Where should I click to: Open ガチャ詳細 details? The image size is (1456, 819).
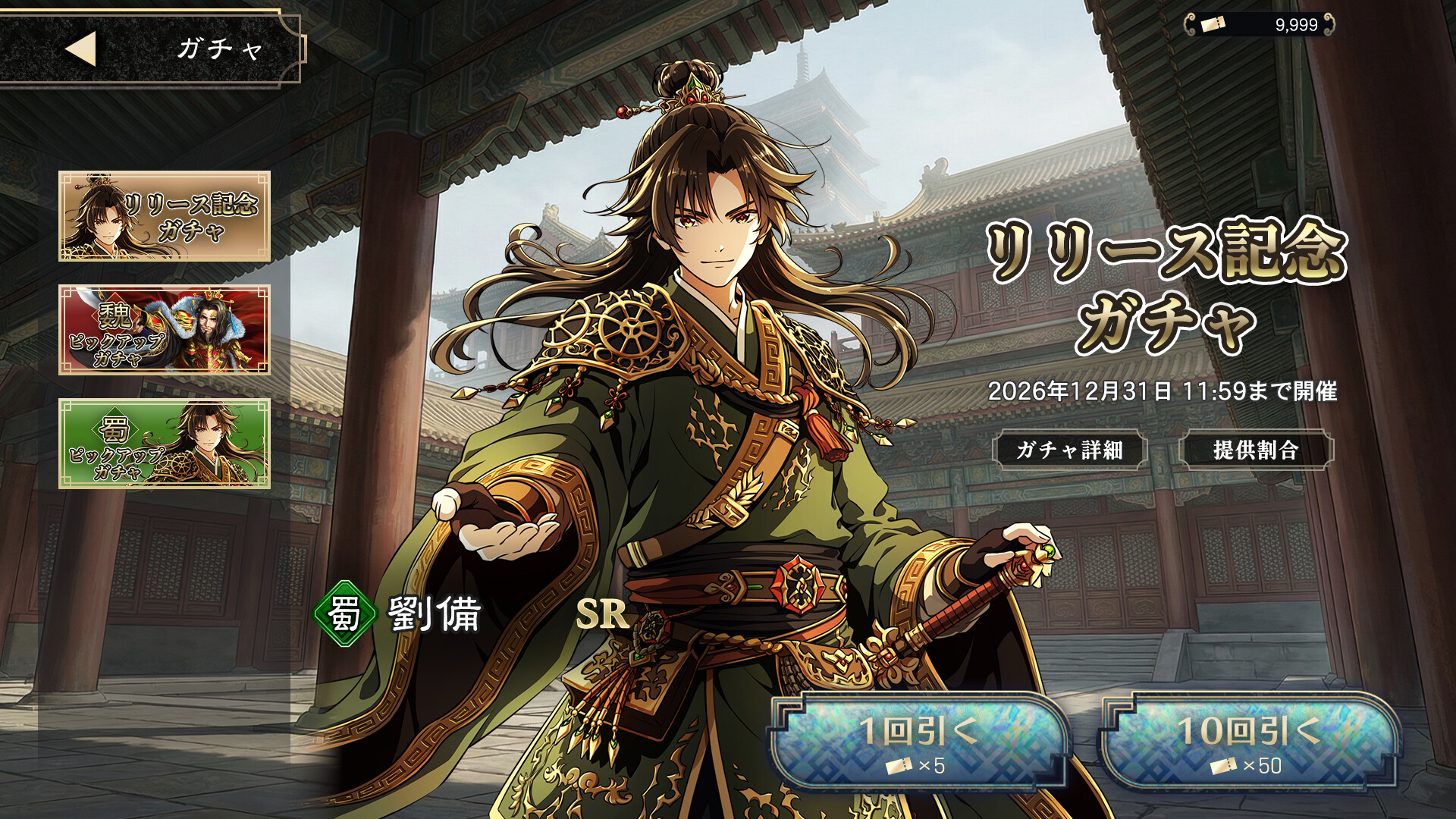pyautogui.click(x=1069, y=450)
